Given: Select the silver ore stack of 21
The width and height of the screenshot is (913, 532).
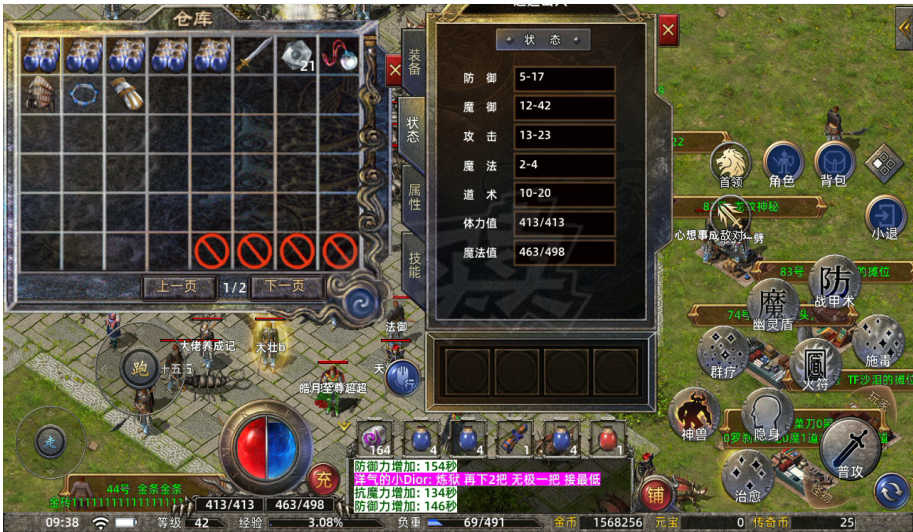Looking at the screenshot, I should click(x=298, y=55).
